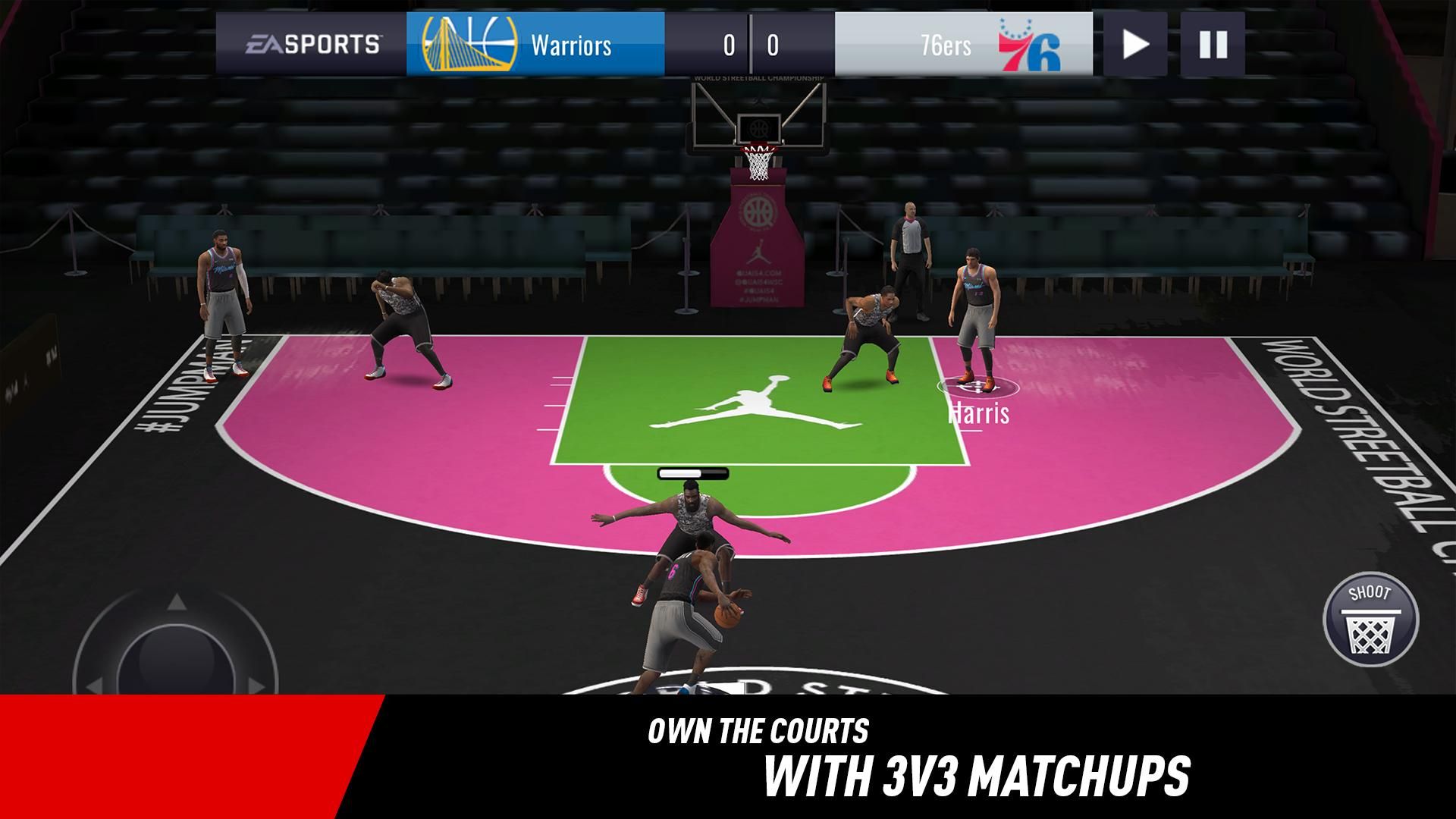Select the Warriors name in the scoreboard
Viewport: 1456px width, 819px height.
(x=573, y=45)
